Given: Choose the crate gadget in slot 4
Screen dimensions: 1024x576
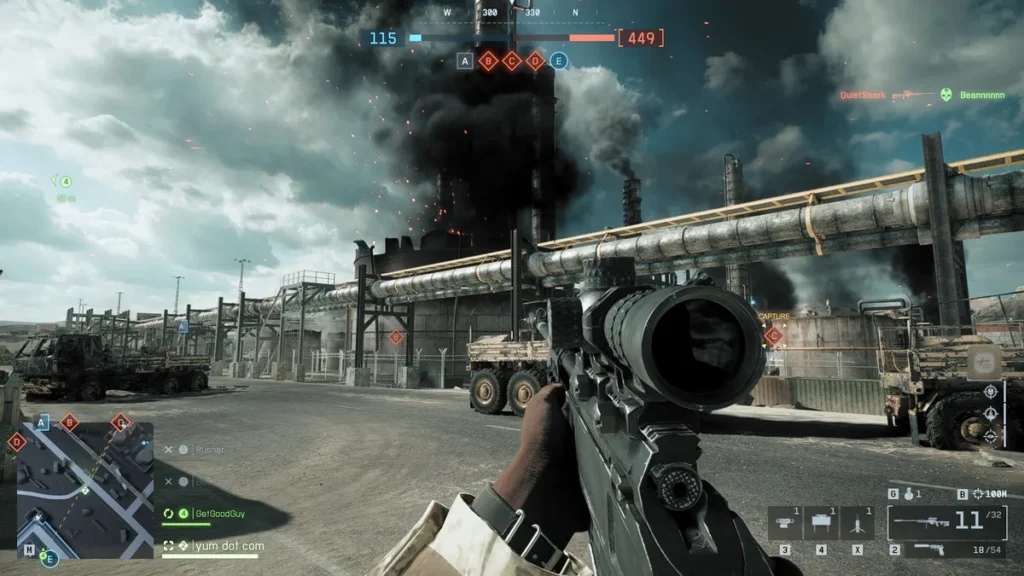Looking at the screenshot, I should point(821,523).
